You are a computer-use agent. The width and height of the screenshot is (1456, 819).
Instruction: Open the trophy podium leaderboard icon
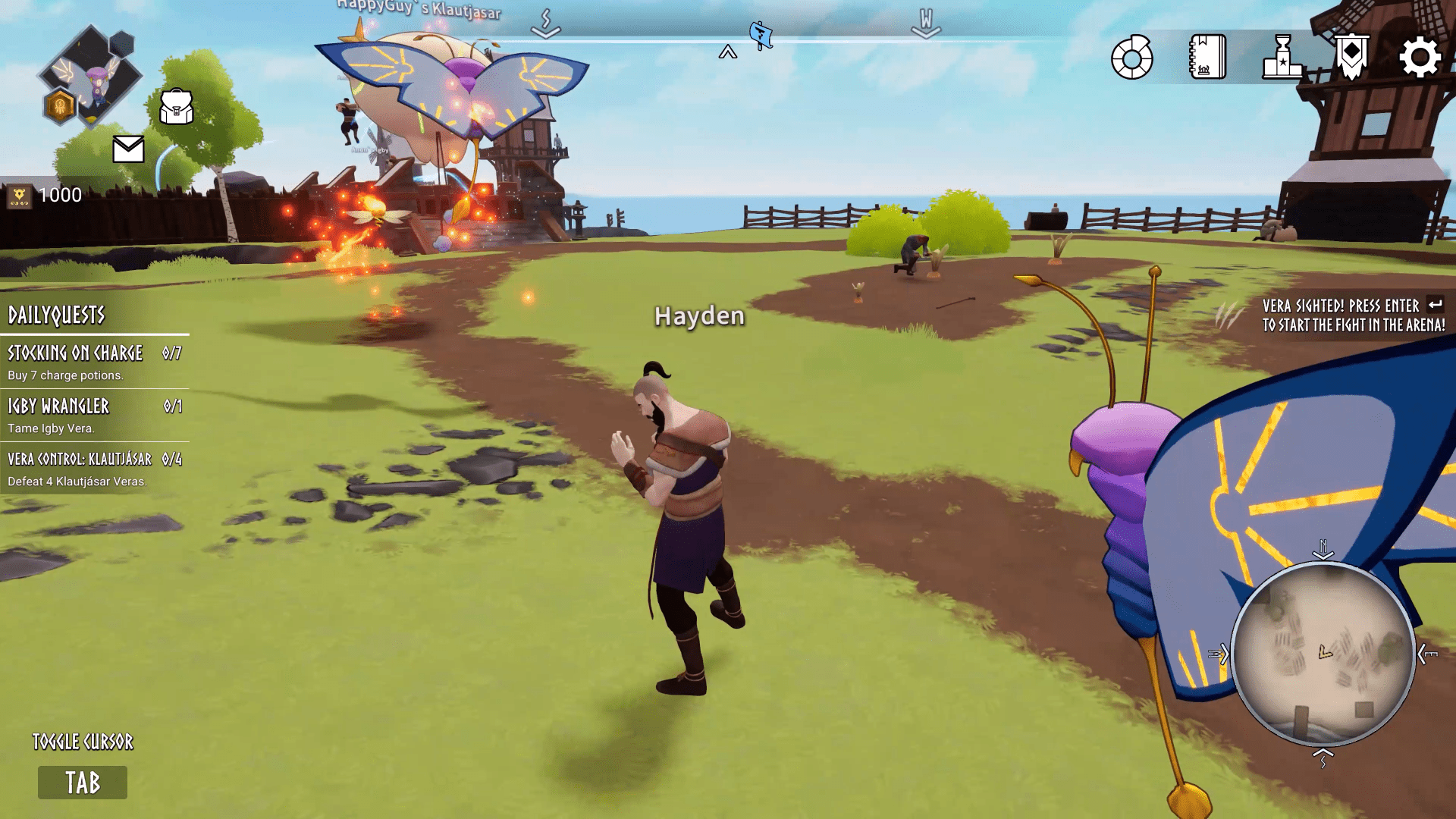tap(1282, 58)
